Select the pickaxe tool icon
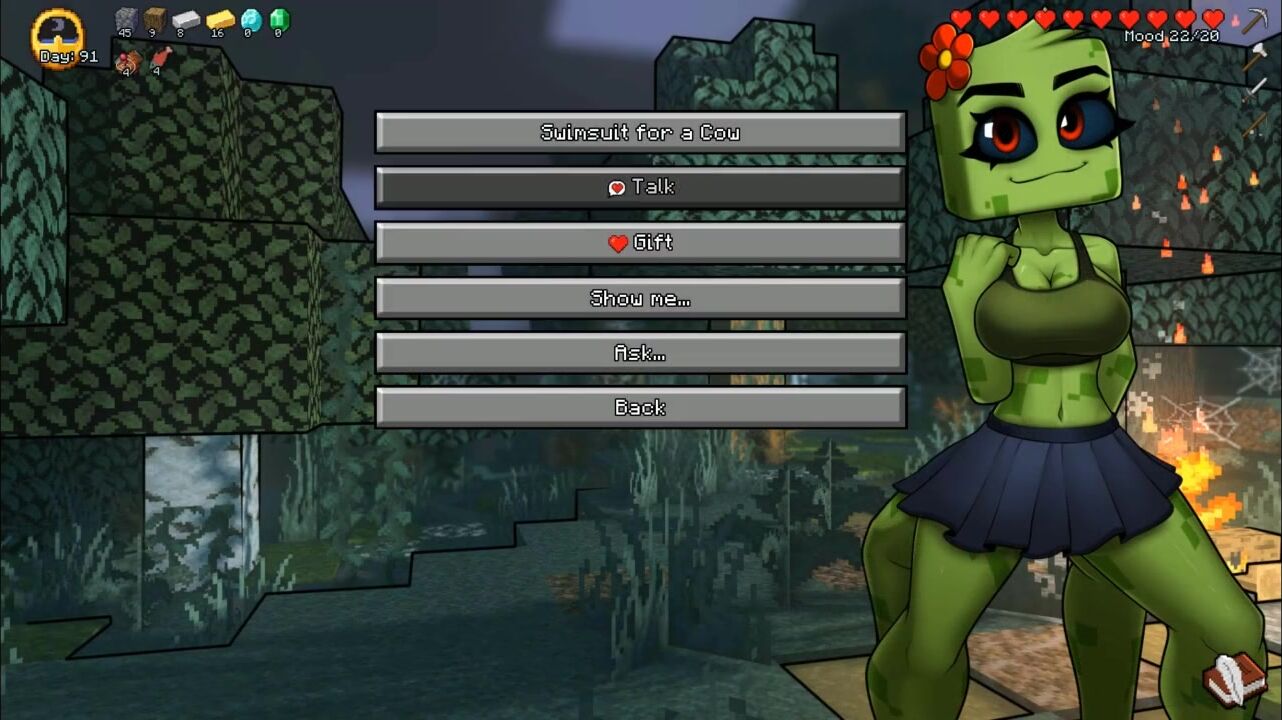1282x720 pixels. 1255,20
